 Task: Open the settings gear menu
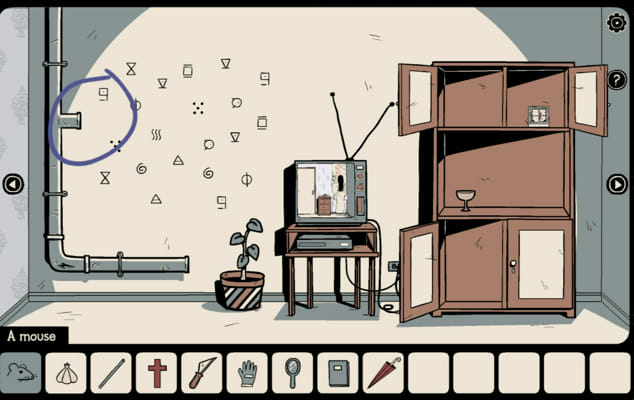click(616, 22)
